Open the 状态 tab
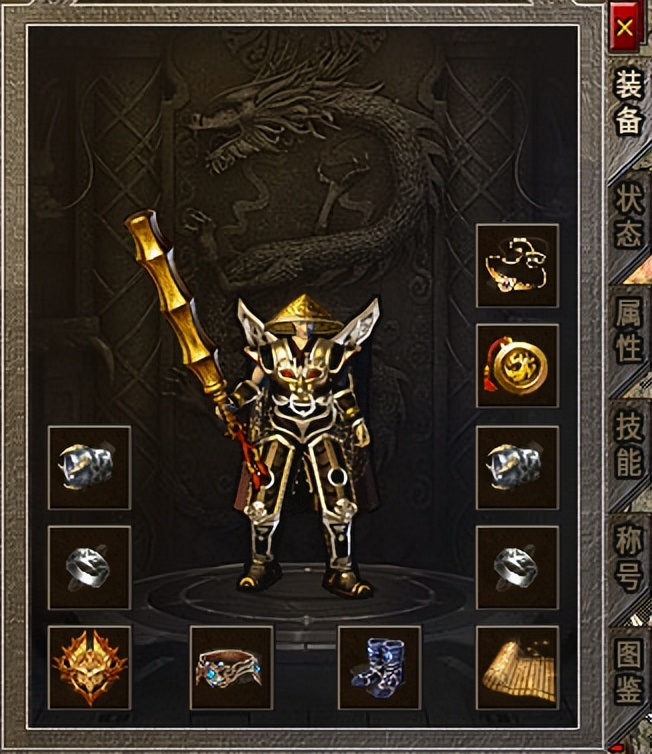This screenshot has width=652, height=754. [x=628, y=218]
